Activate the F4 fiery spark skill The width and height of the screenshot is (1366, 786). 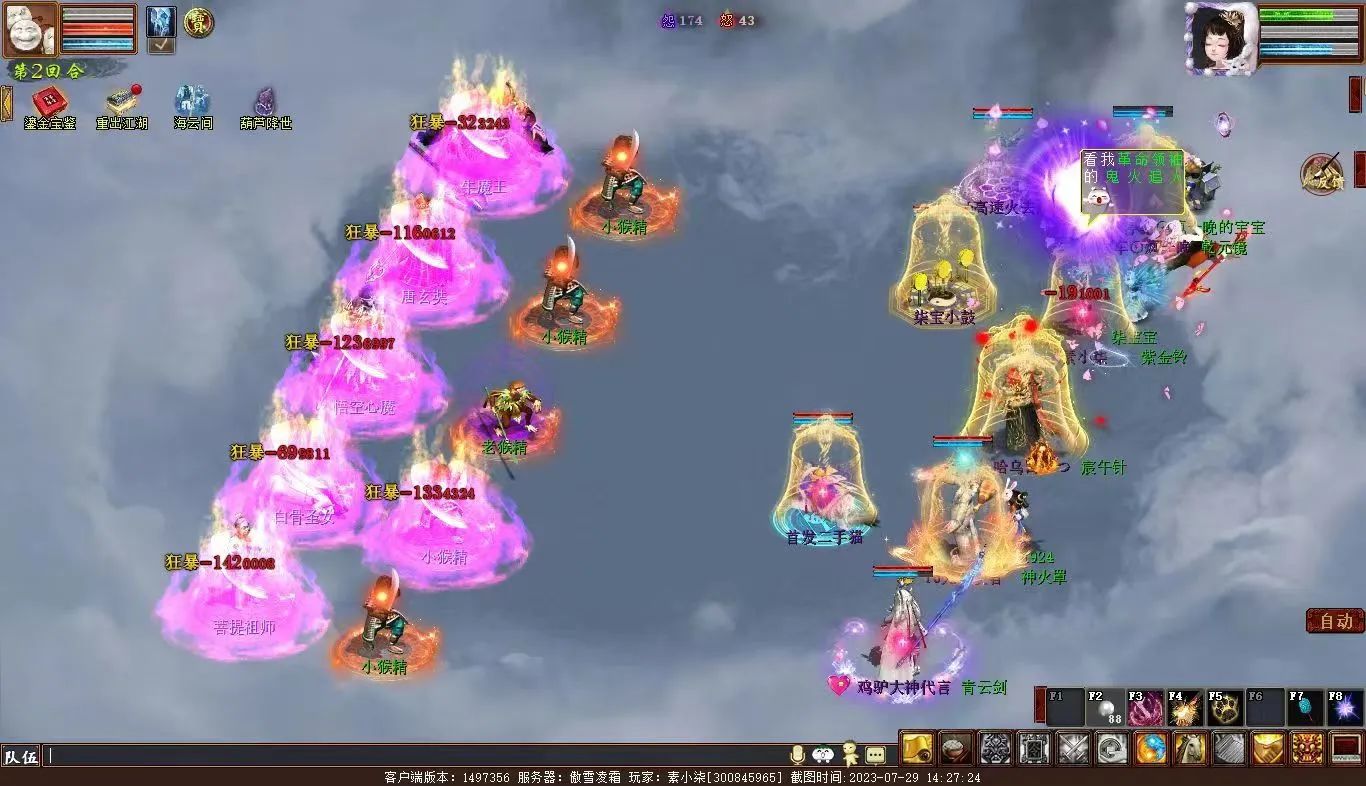point(1186,708)
